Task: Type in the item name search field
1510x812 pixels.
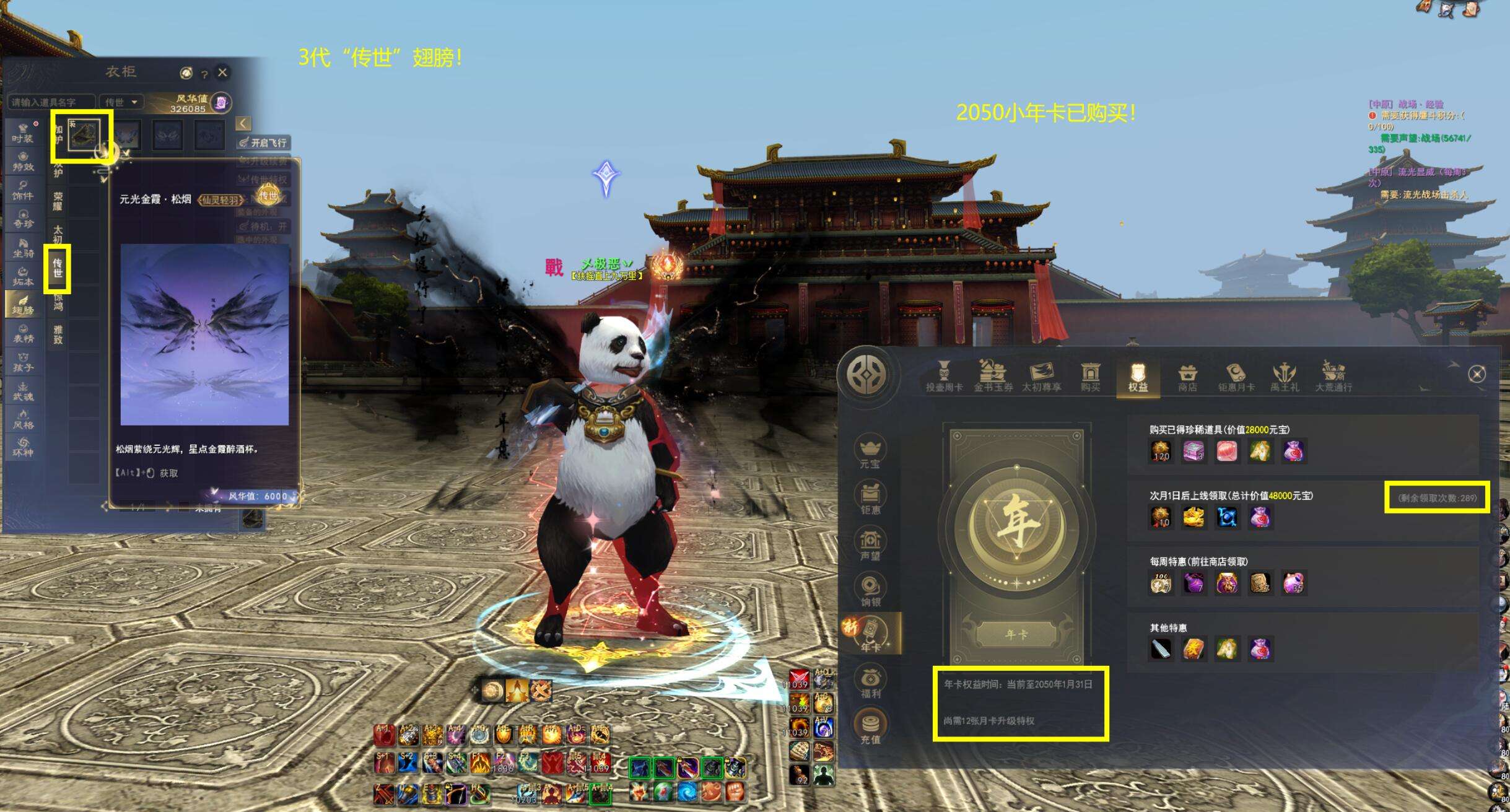Action: (51, 102)
